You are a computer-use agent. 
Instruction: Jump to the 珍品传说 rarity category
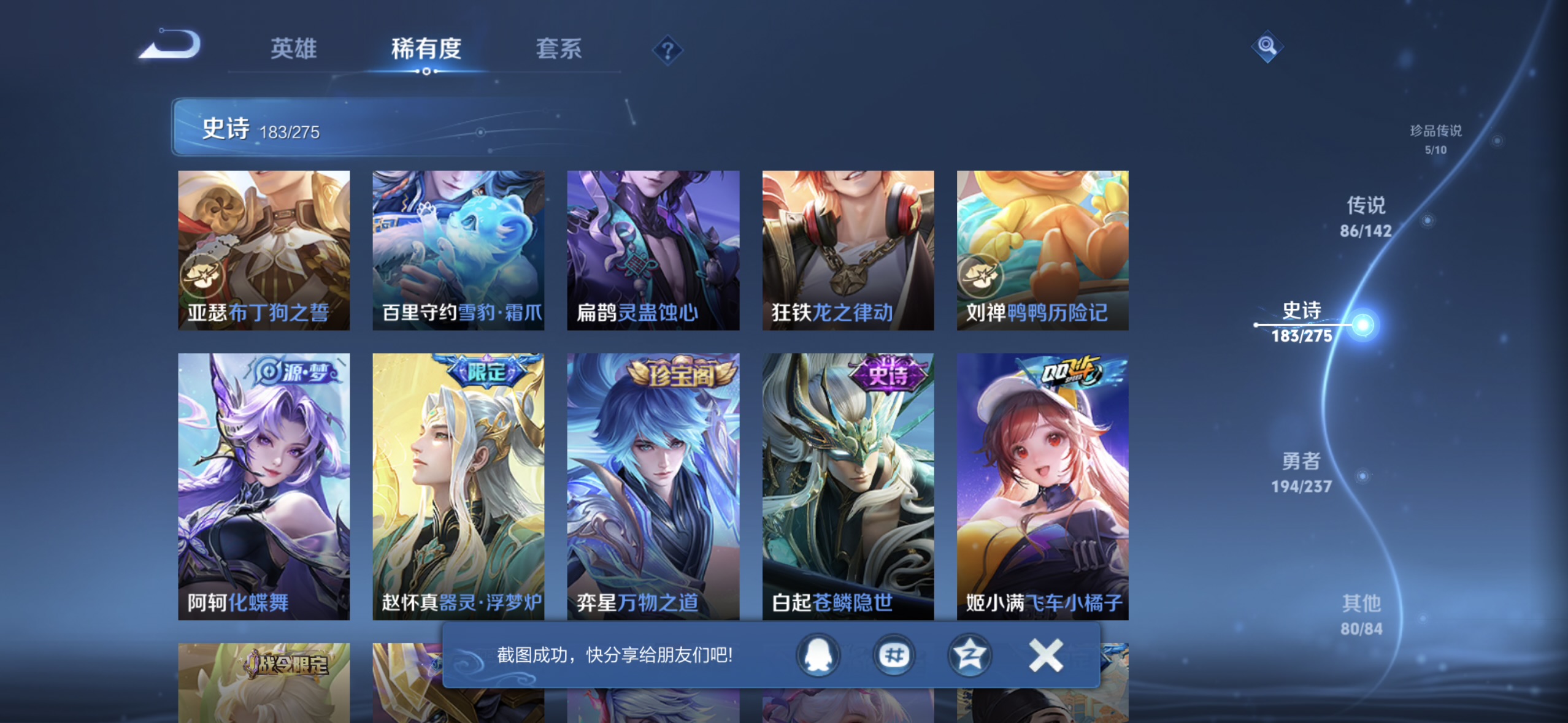pos(1434,137)
